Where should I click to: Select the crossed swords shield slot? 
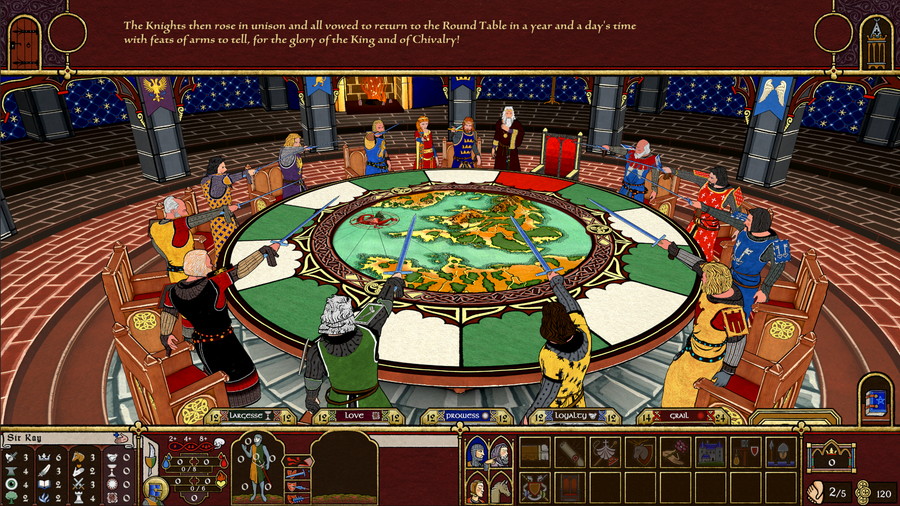tap(534, 487)
